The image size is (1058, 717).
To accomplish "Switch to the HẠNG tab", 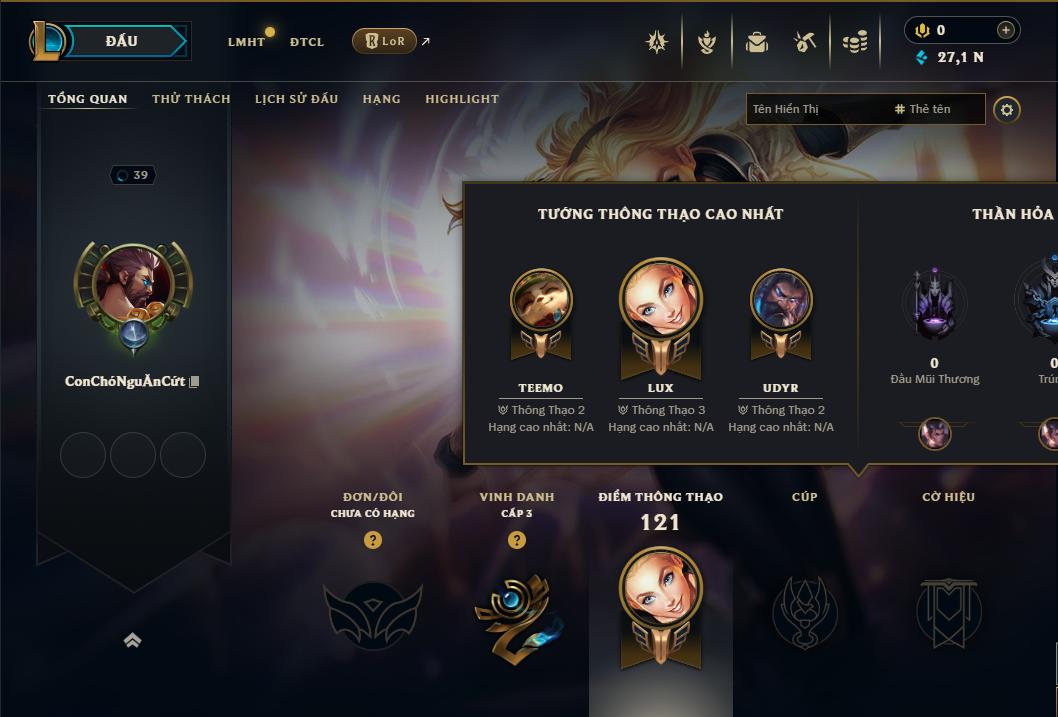I will [x=381, y=99].
